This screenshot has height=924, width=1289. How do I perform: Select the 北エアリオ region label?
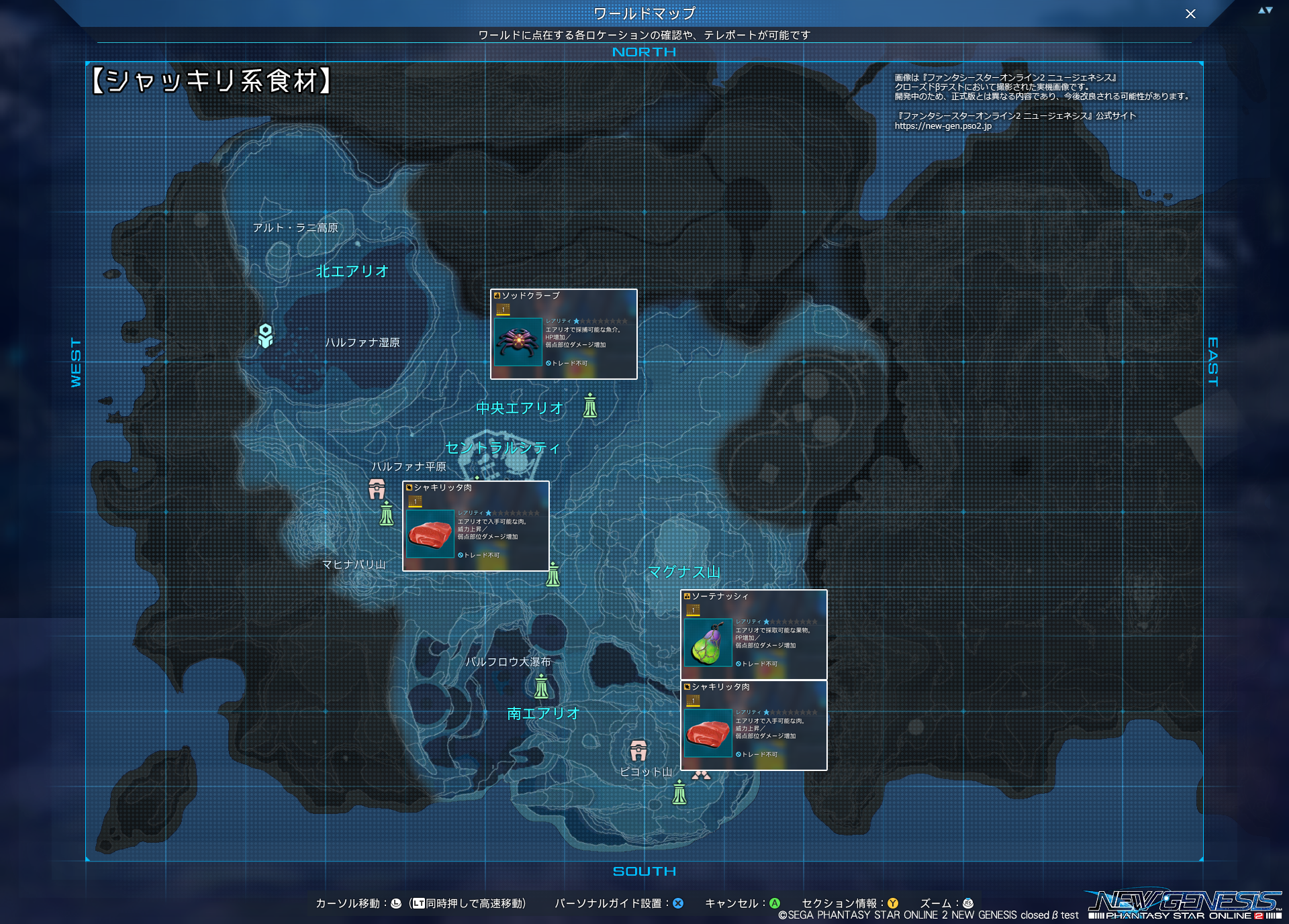point(352,271)
